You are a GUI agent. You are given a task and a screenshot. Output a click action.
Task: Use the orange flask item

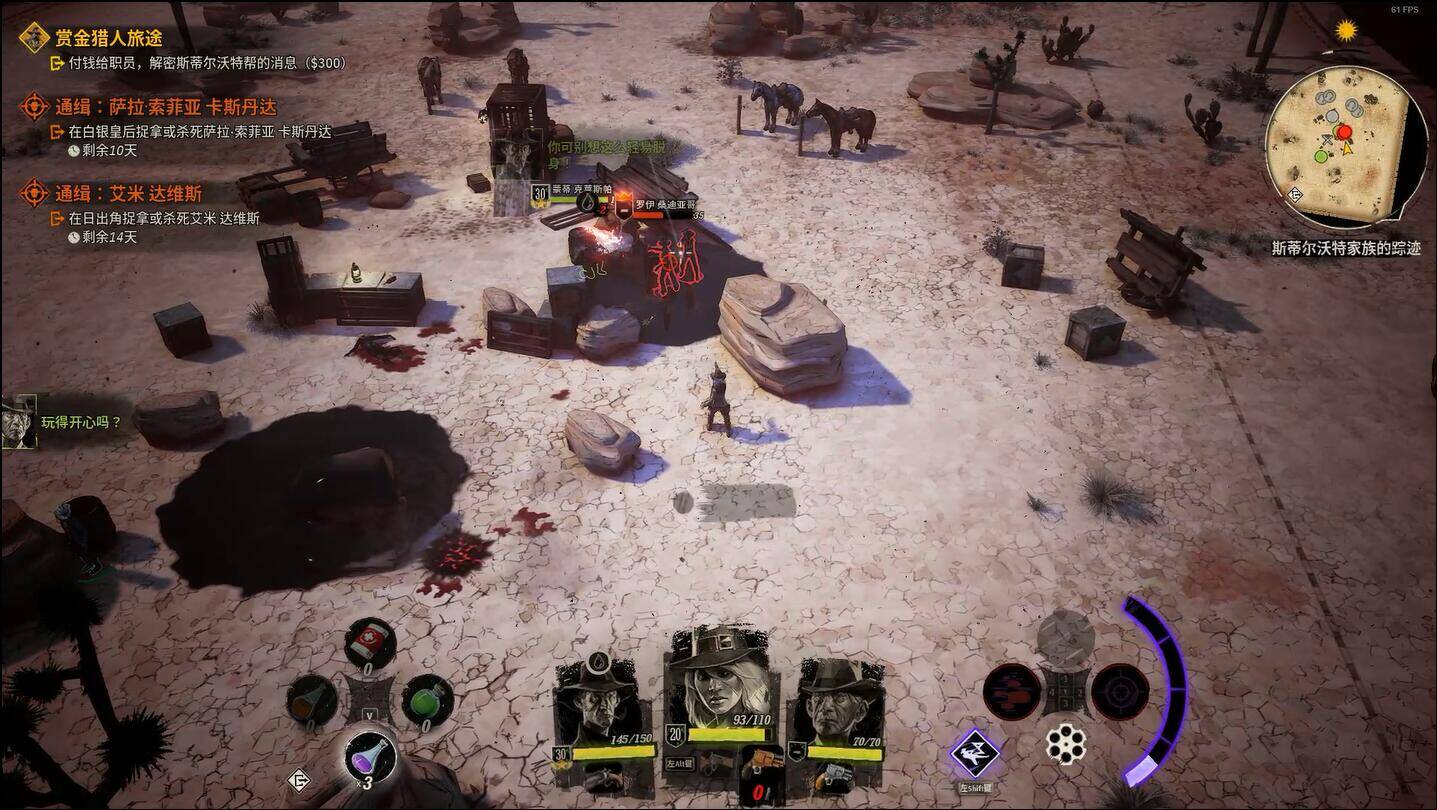[x=312, y=698]
